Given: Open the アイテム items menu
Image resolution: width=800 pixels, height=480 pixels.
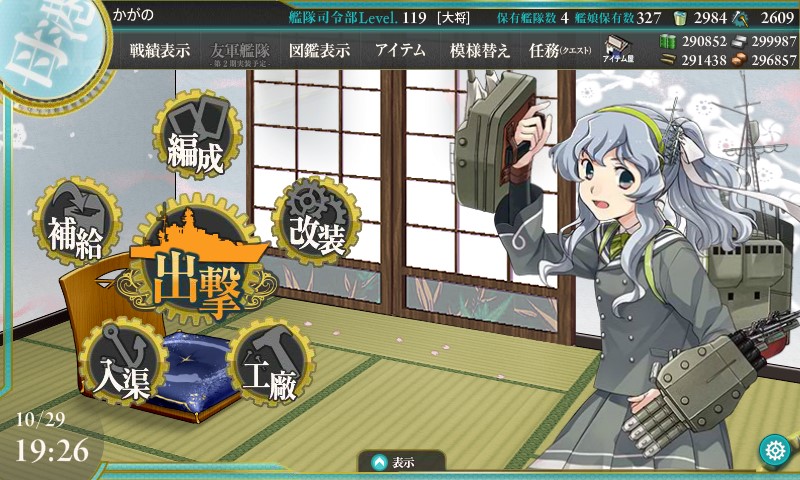Looking at the screenshot, I should coord(400,51).
